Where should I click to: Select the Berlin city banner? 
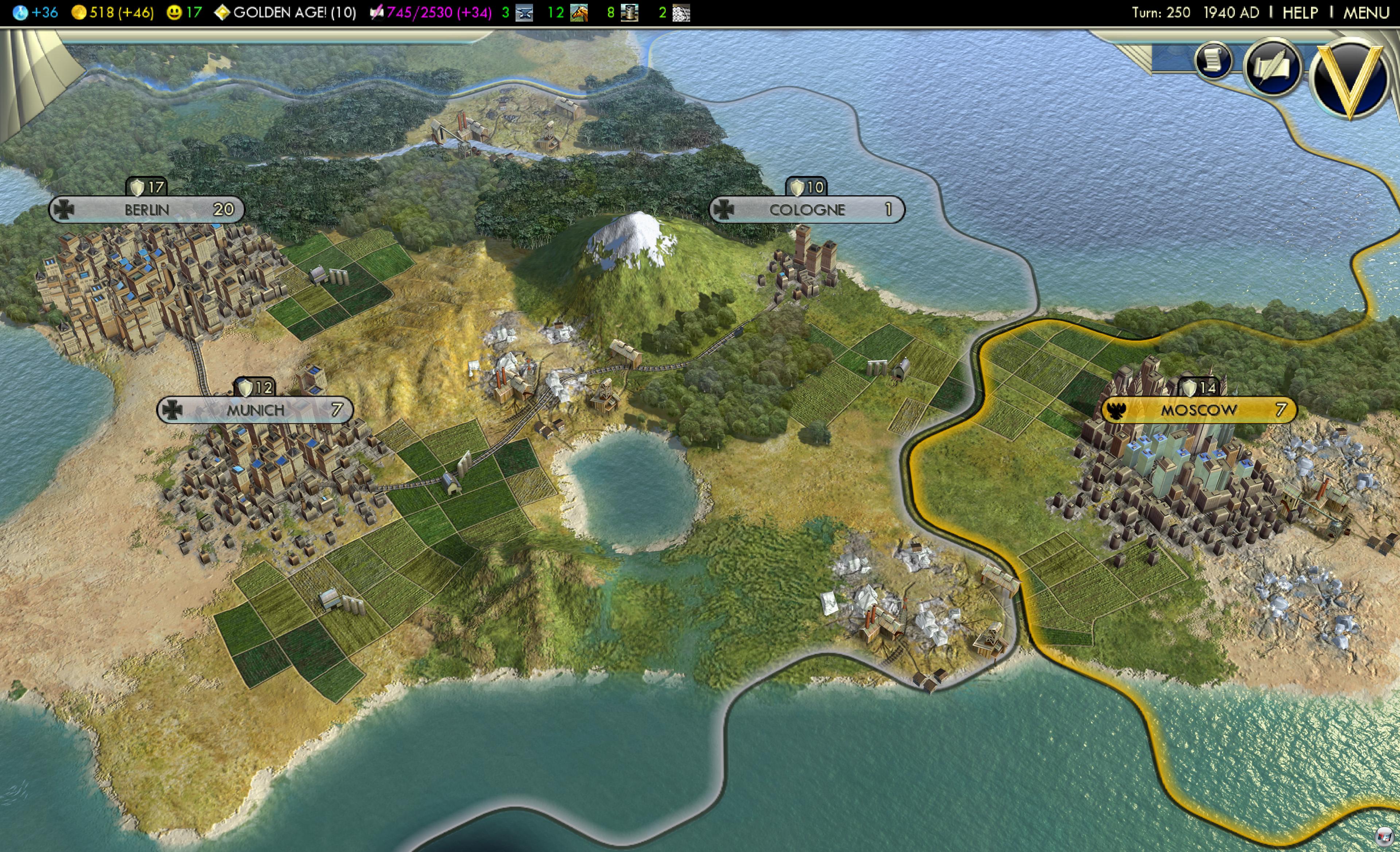tap(147, 210)
